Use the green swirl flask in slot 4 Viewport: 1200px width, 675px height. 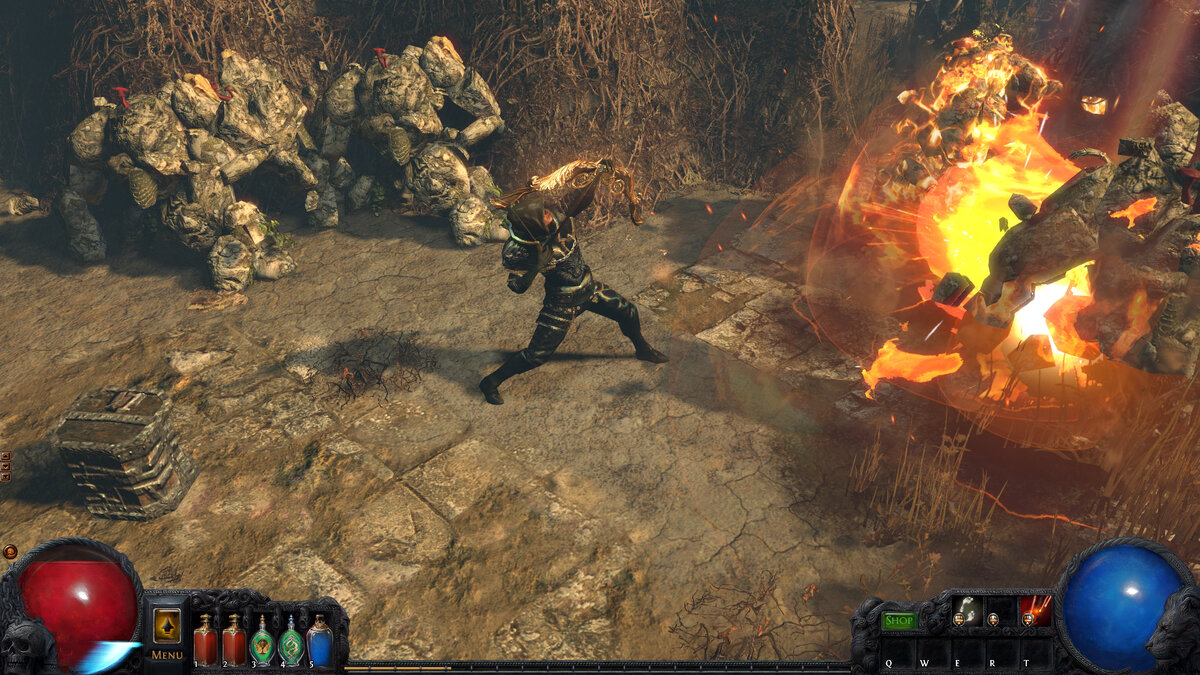(291, 640)
